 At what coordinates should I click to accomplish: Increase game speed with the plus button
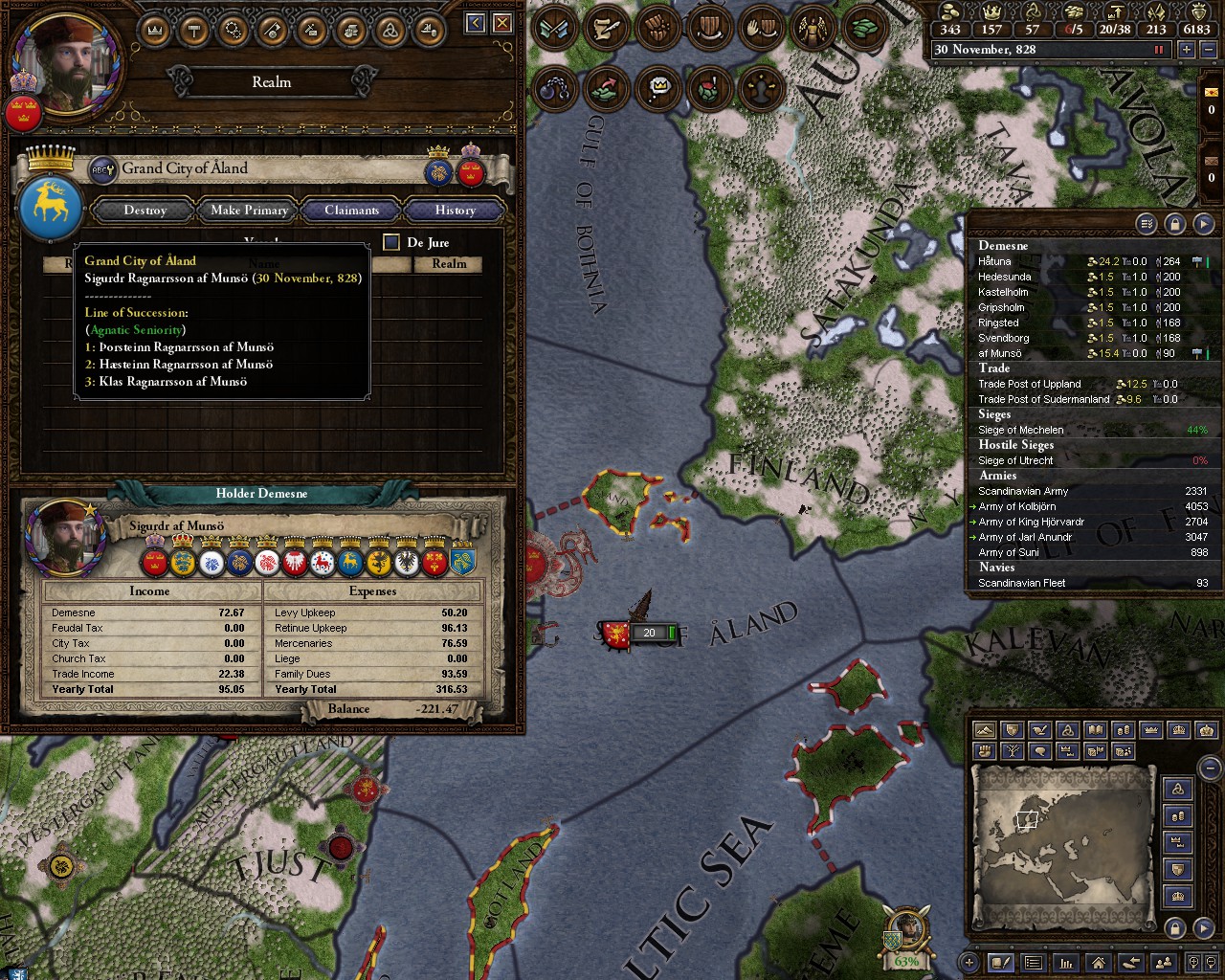point(1187,50)
